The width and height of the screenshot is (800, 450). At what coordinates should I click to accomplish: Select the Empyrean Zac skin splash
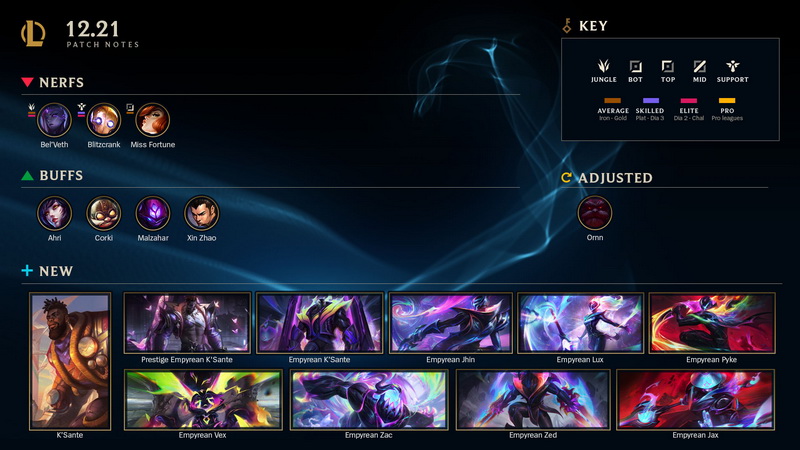[367, 399]
